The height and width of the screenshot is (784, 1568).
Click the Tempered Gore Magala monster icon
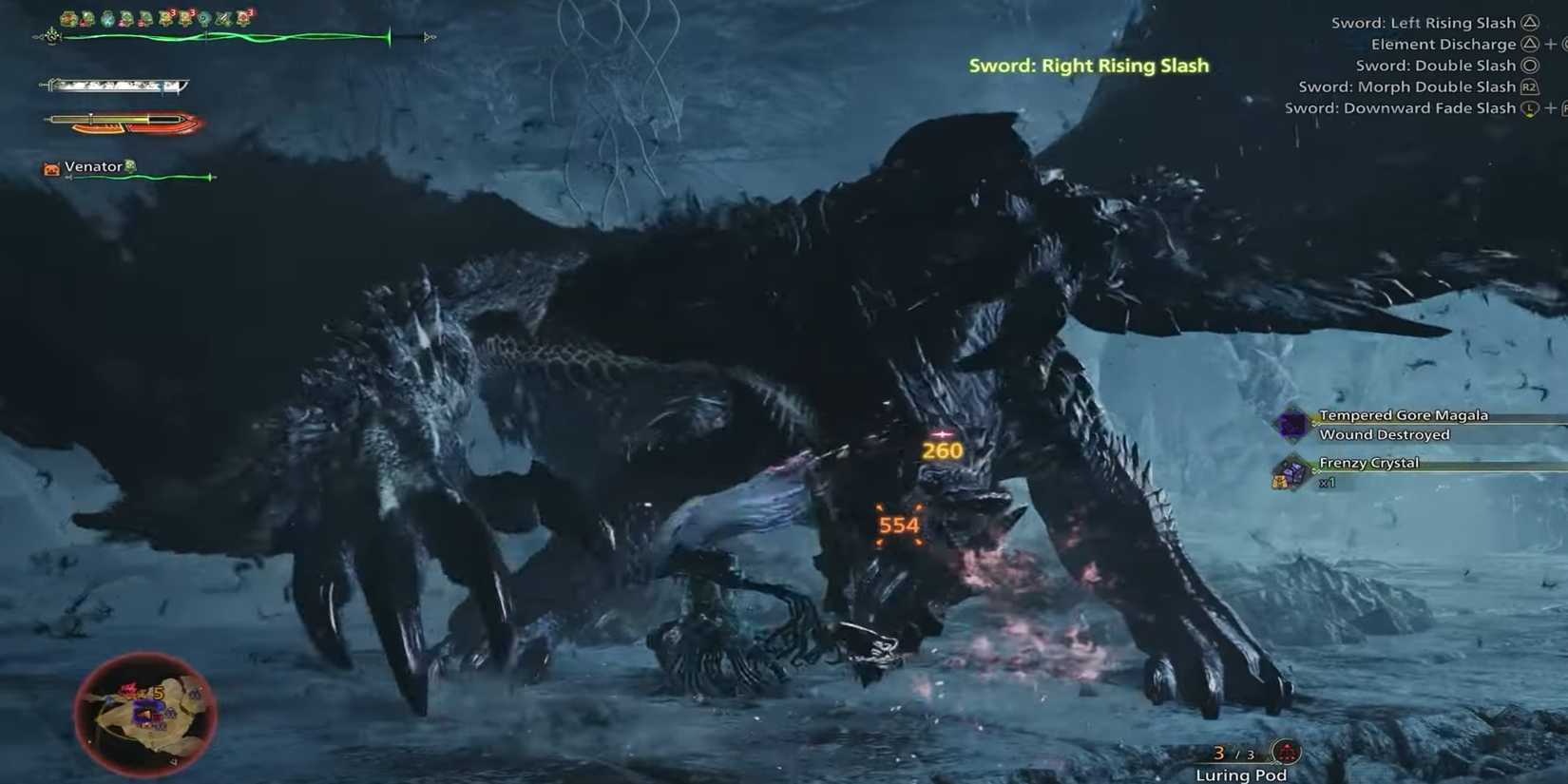pos(1292,425)
